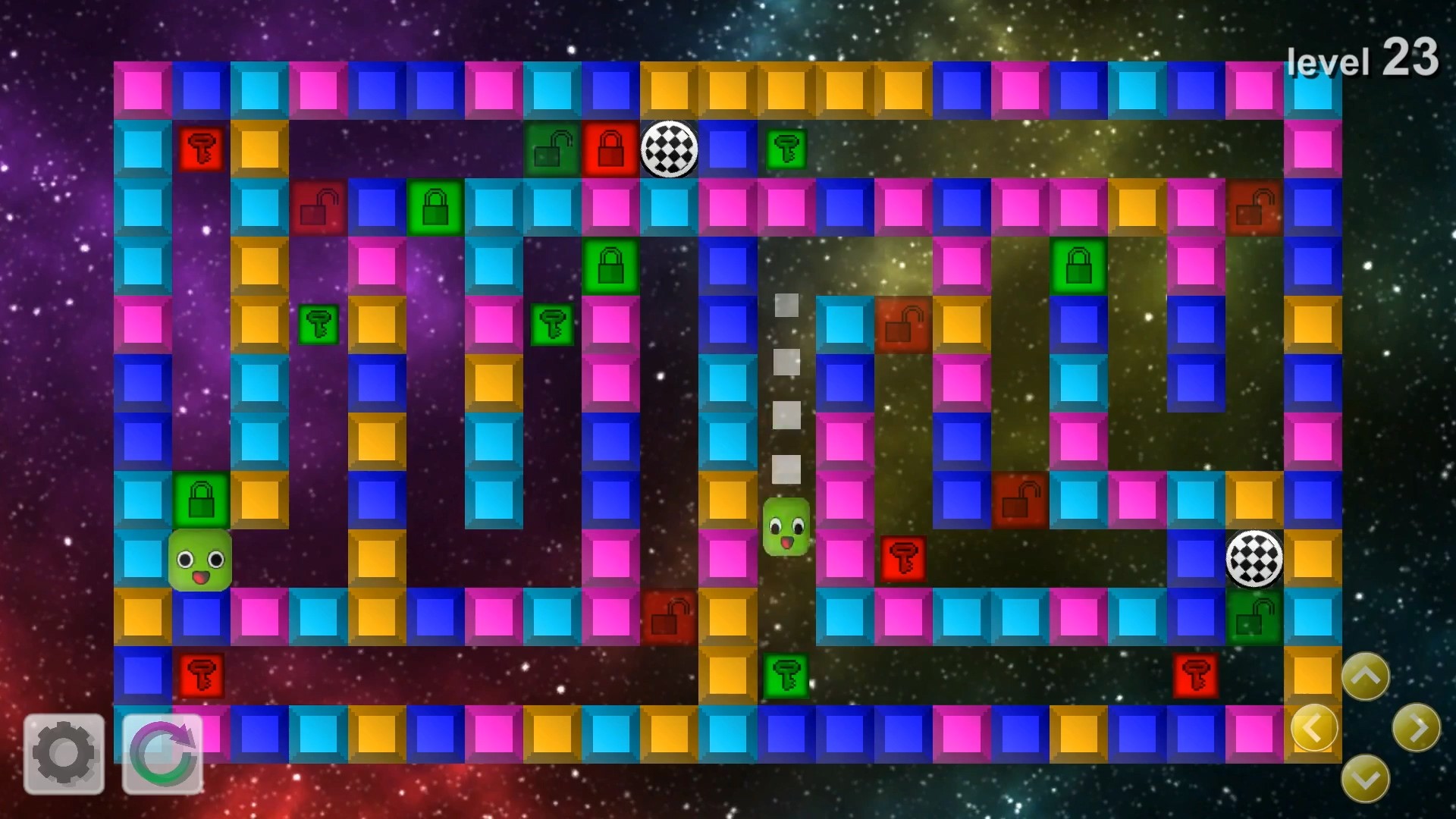The width and height of the screenshot is (1456, 819).
Task: Click the green key tile near the top
Action: click(x=787, y=150)
